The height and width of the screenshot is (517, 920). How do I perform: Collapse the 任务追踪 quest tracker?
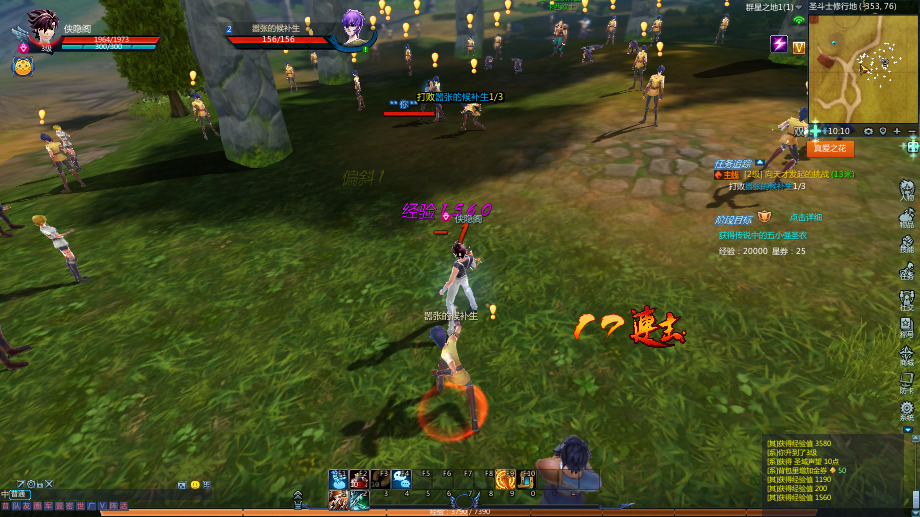point(761,163)
